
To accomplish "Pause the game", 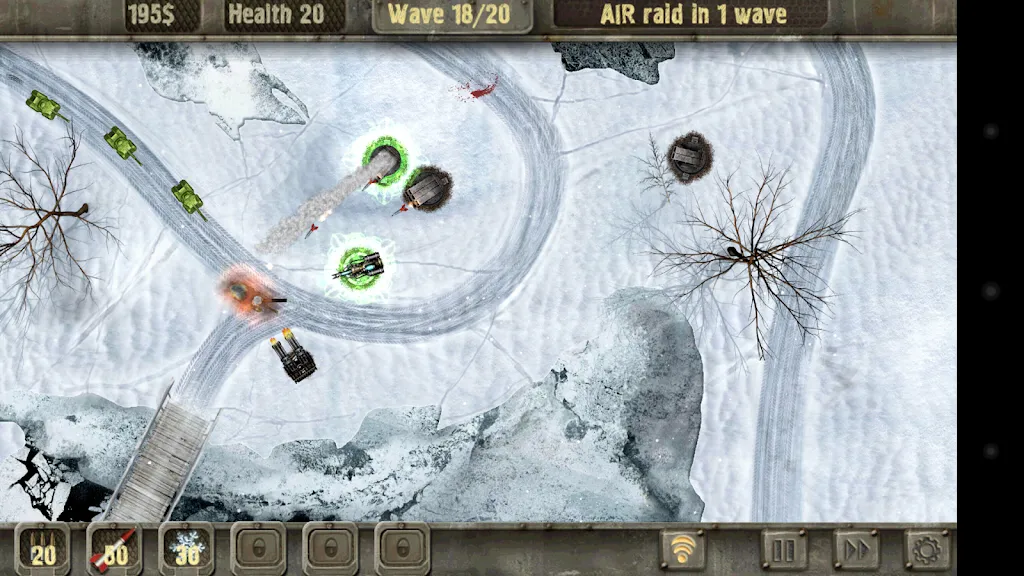I will pyautogui.click(x=784, y=549).
